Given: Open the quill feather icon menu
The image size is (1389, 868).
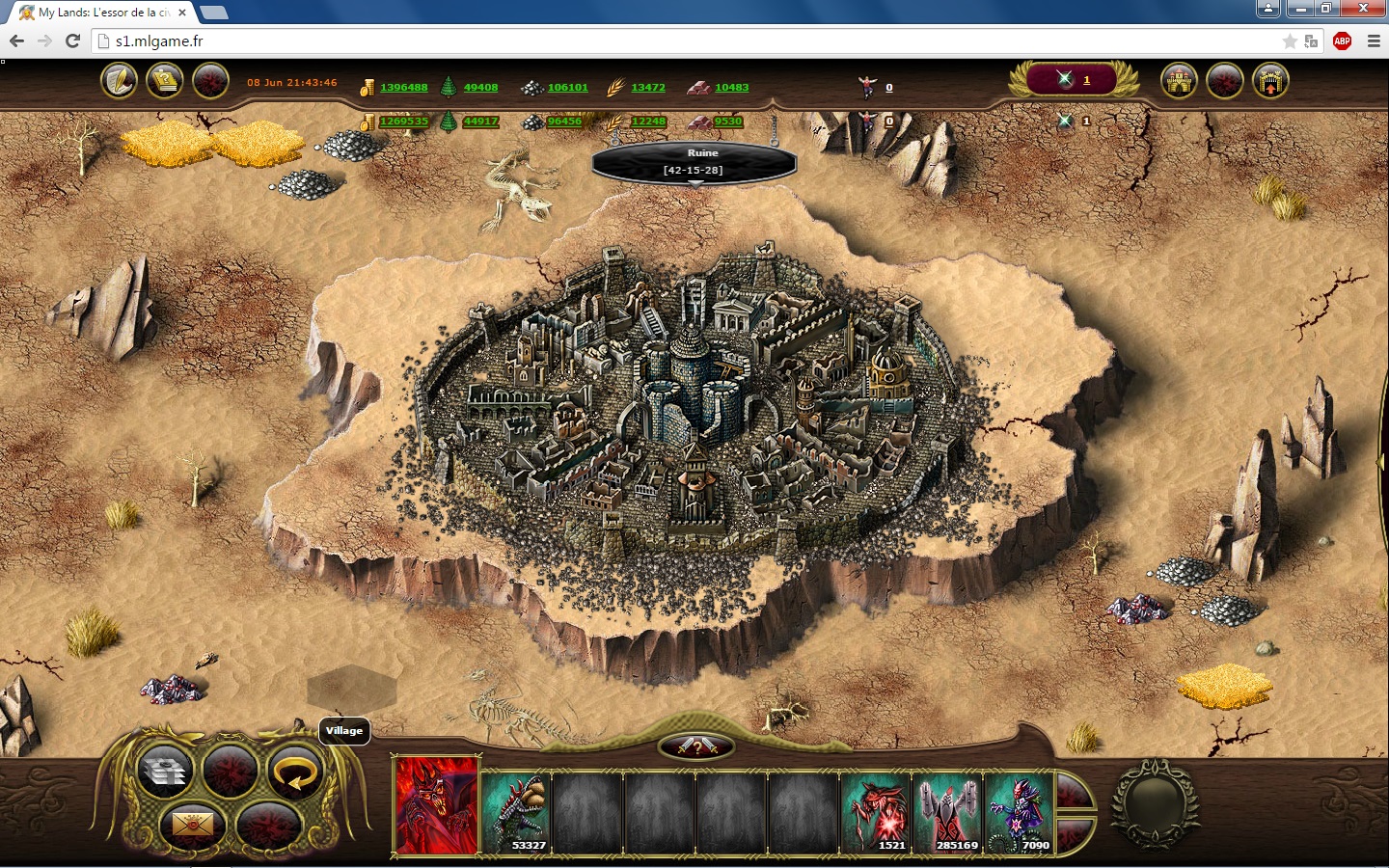Looking at the screenshot, I should (x=120, y=81).
